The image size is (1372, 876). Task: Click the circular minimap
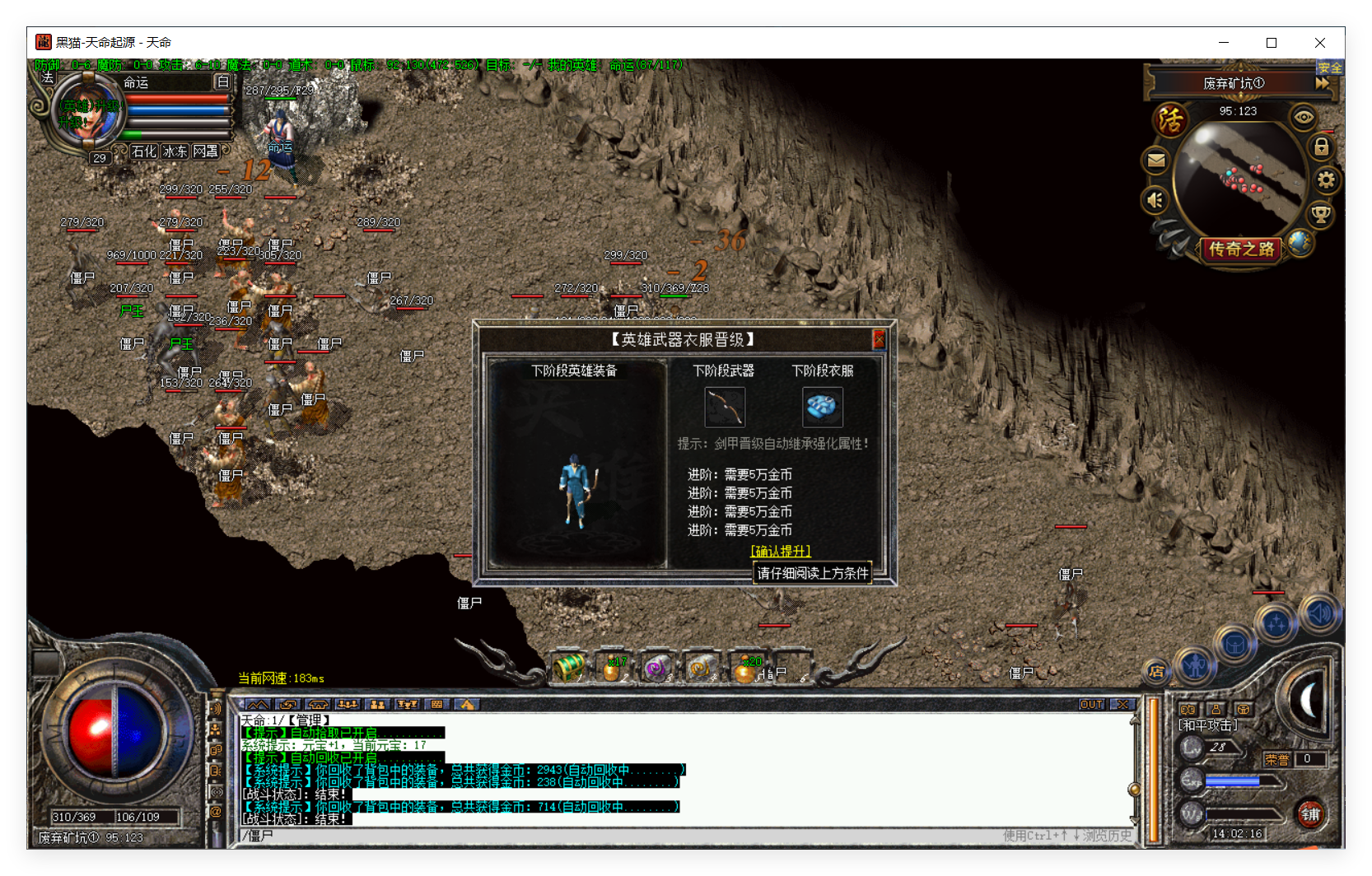pos(1239,177)
